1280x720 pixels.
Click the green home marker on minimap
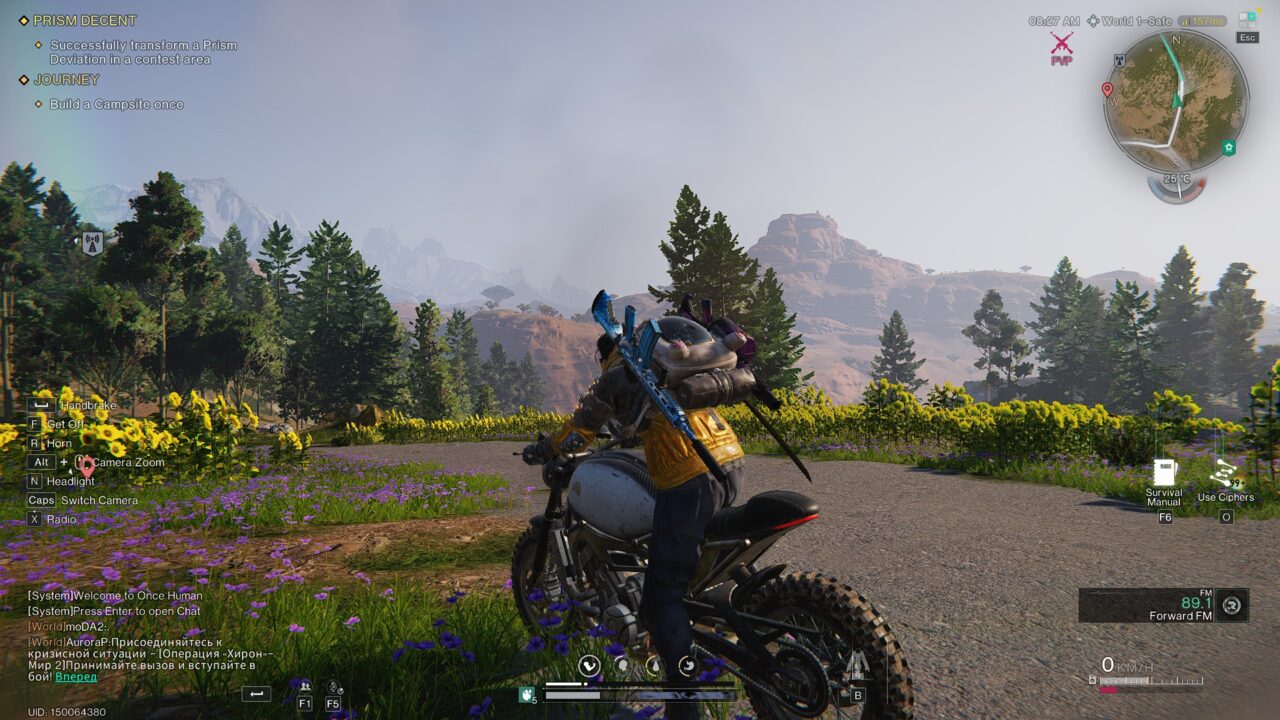point(1228,148)
